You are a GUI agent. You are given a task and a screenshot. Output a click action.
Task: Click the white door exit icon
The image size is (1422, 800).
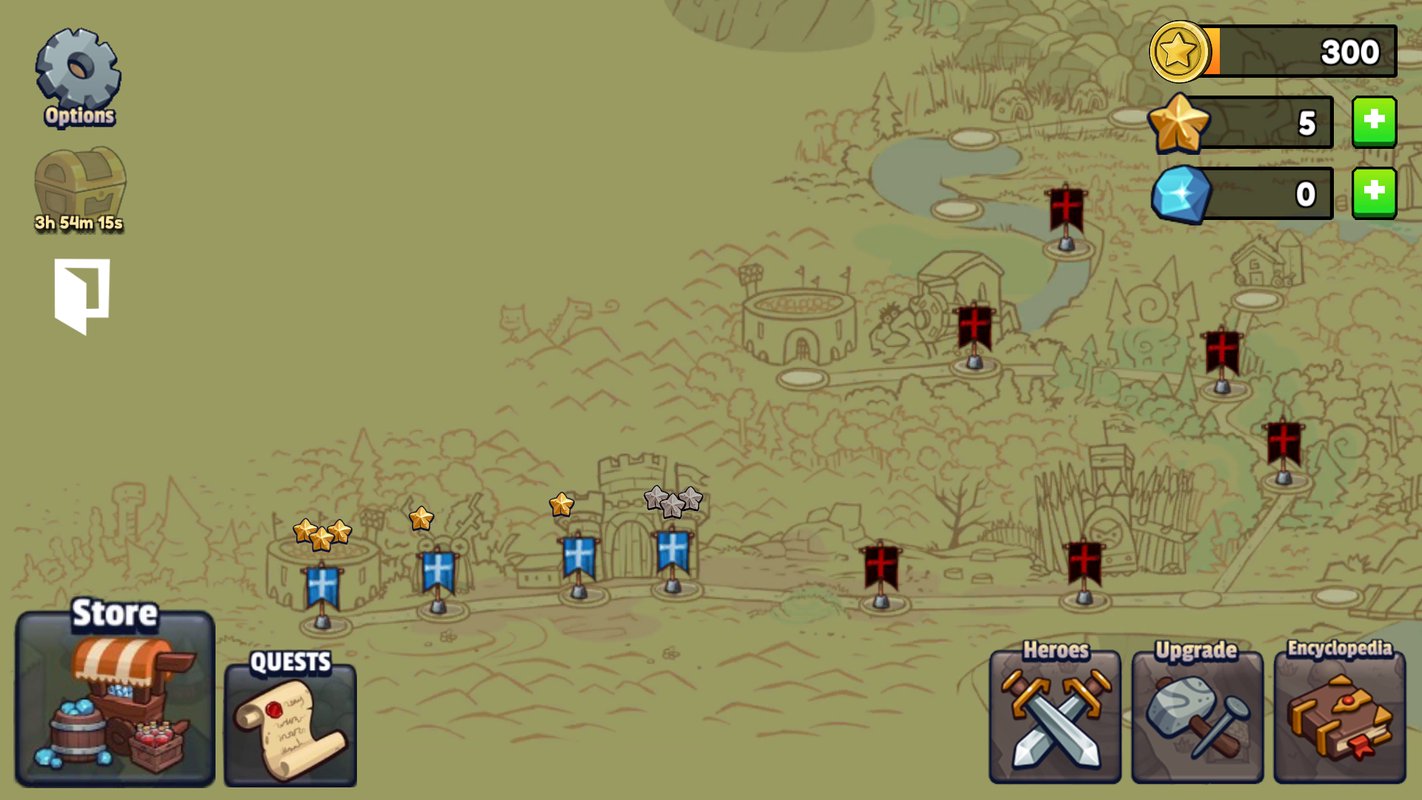click(81, 296)
